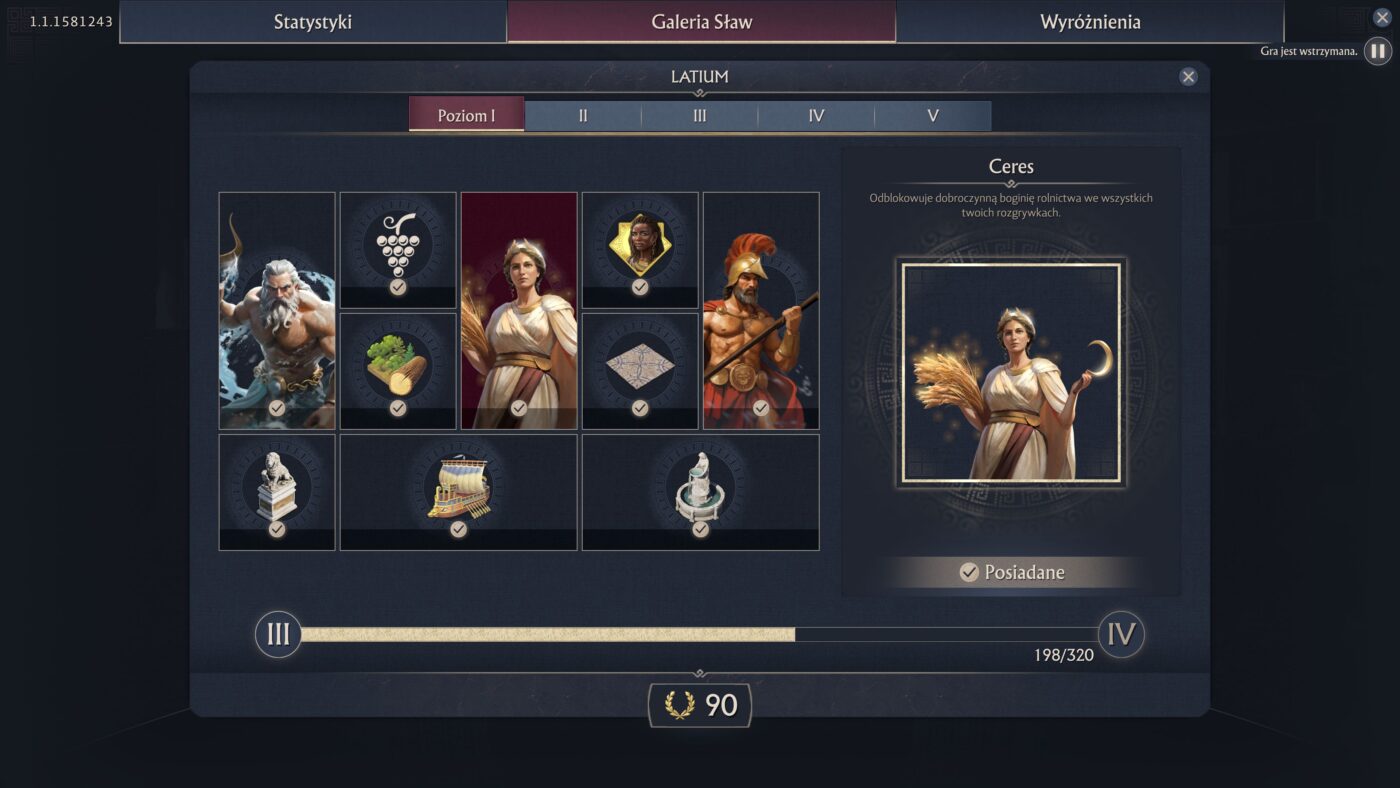Select the bearded sea god reward card
The width and height of the screenshot is (1400, 788).
277,310
